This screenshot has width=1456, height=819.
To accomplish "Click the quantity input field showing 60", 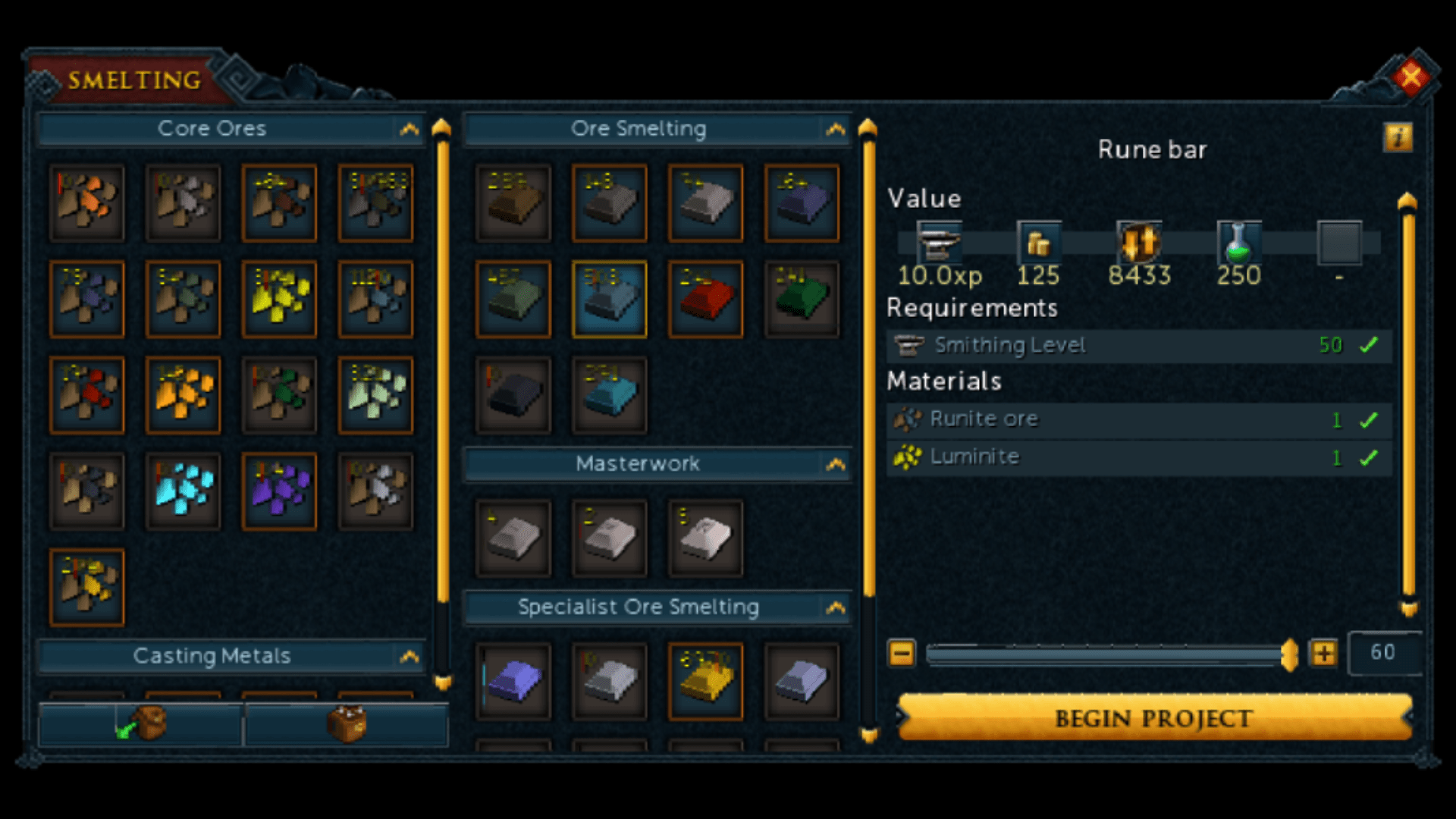I will [1385, 652].
